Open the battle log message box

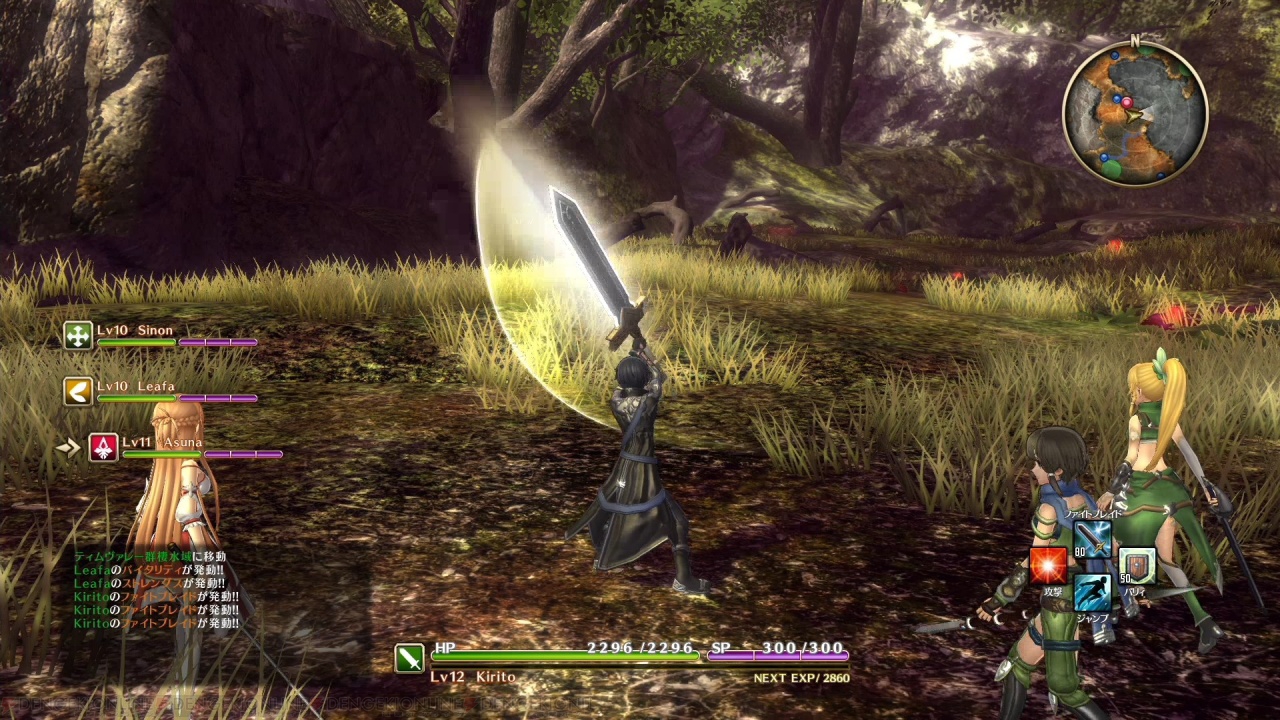(156, 590)
